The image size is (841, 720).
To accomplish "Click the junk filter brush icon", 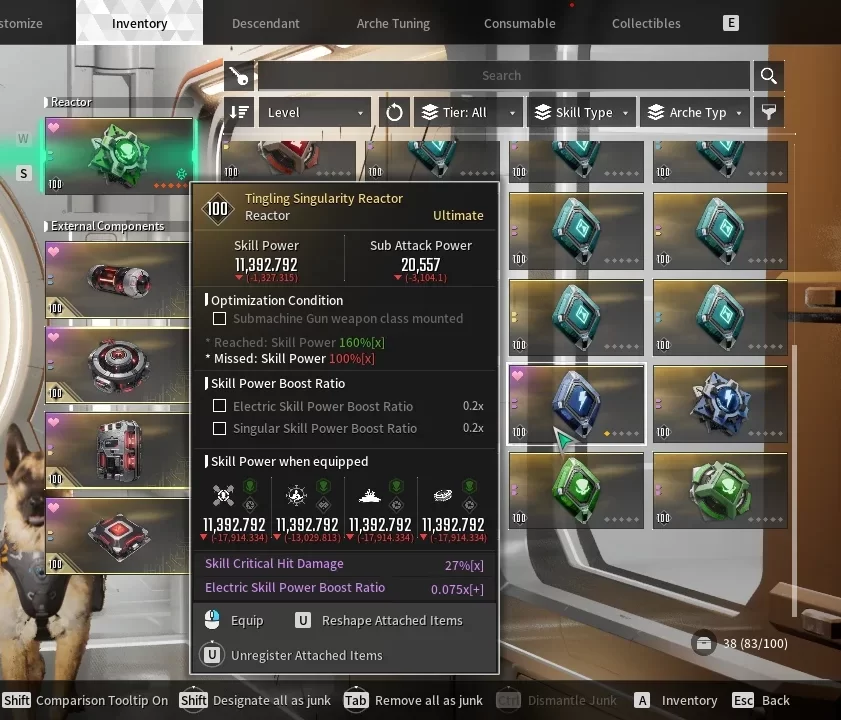I will [768, 112].
